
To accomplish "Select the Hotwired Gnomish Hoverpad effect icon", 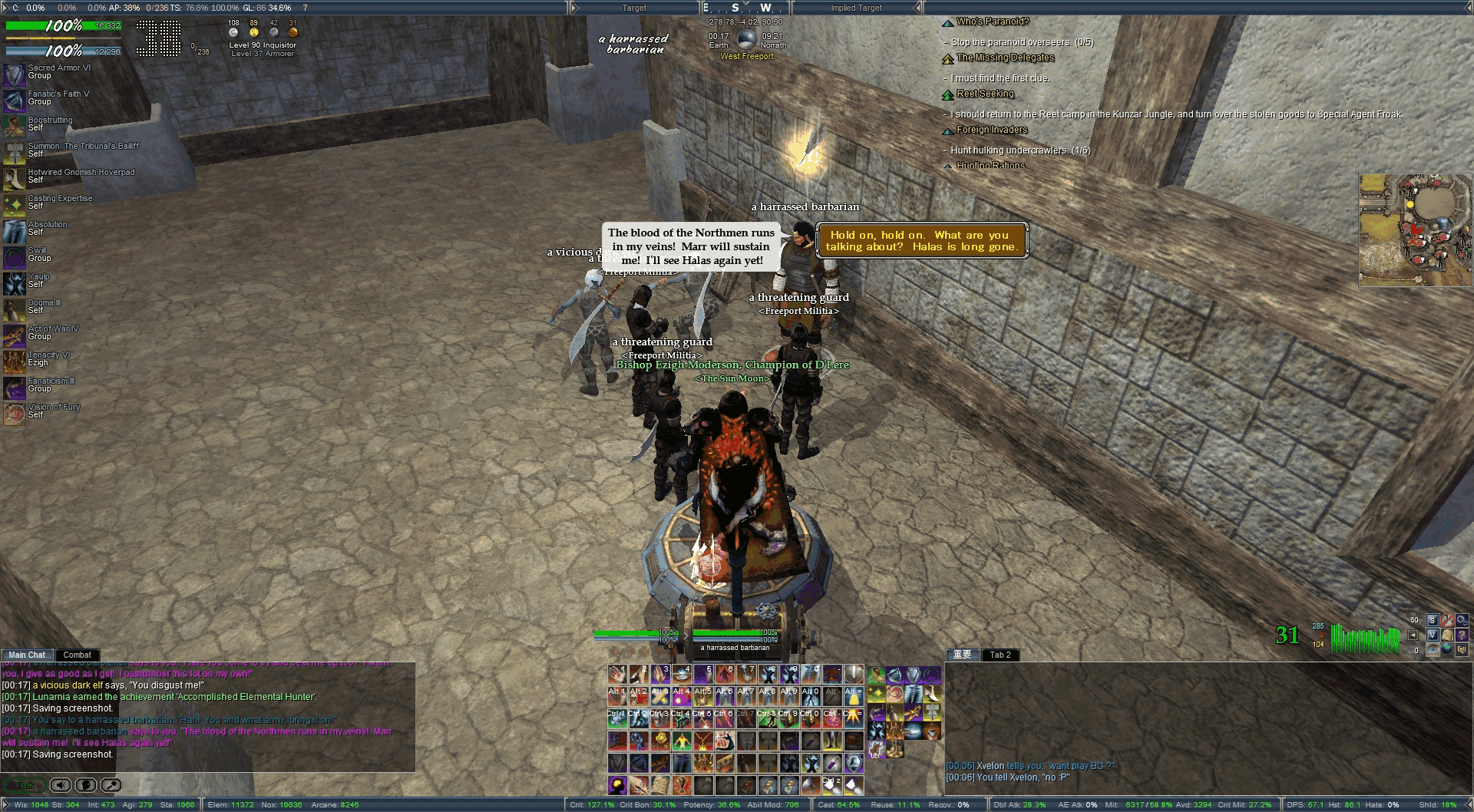I will 14,179.
